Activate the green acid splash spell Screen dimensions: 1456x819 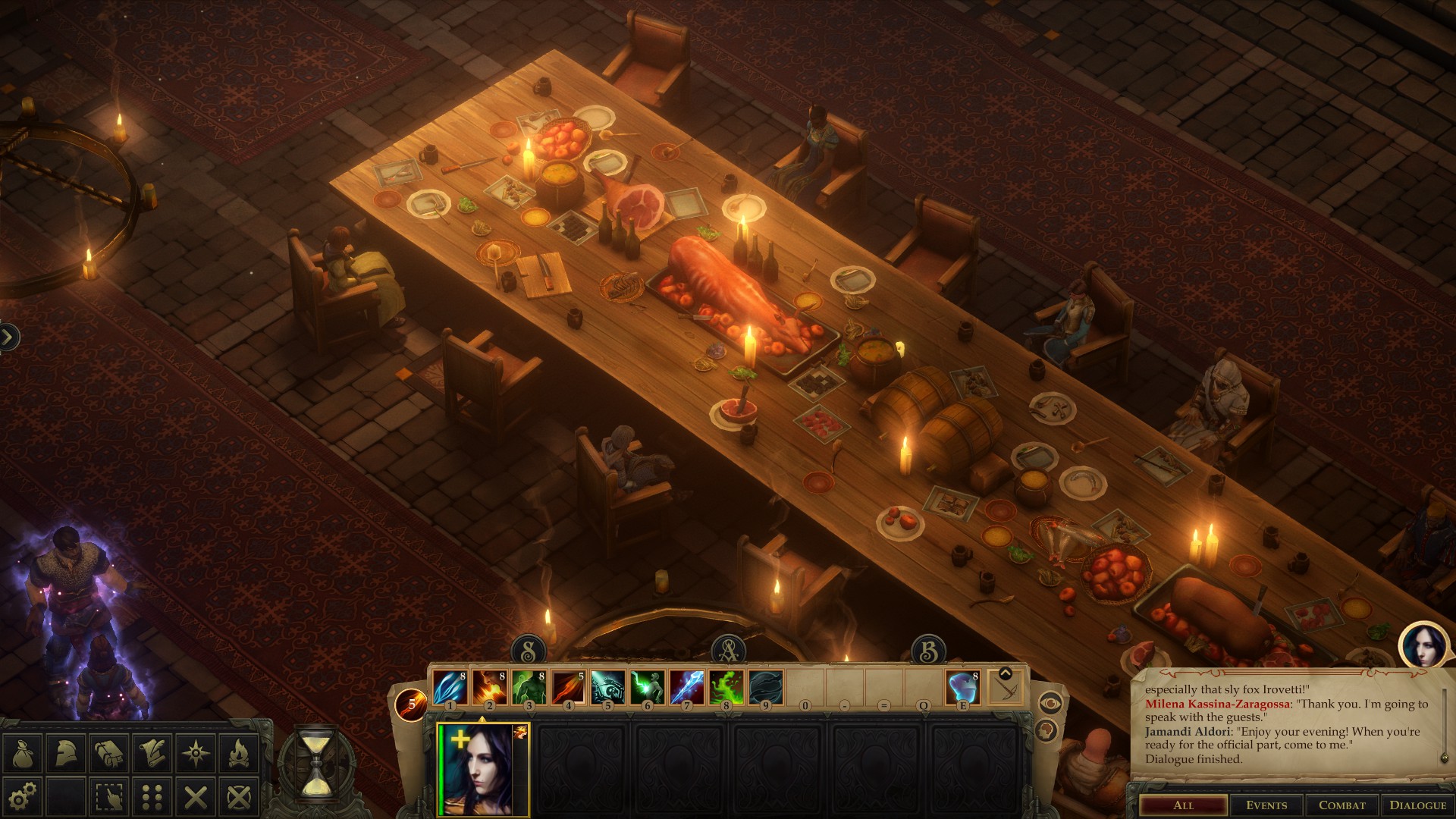726,688
